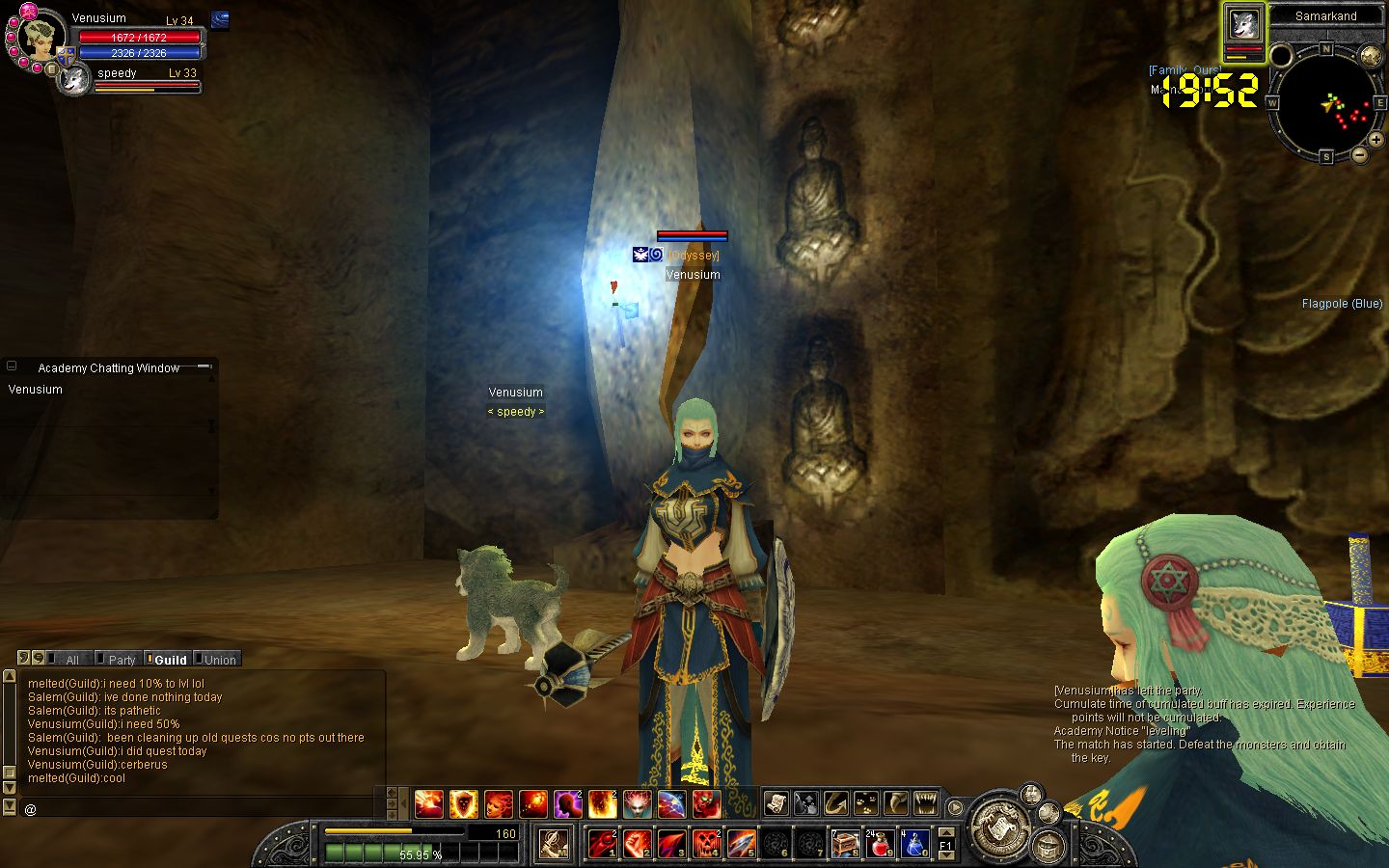Switch to the Party chat tab
The width and height of the screenshot is (1389, 868).
coord(121,660)
